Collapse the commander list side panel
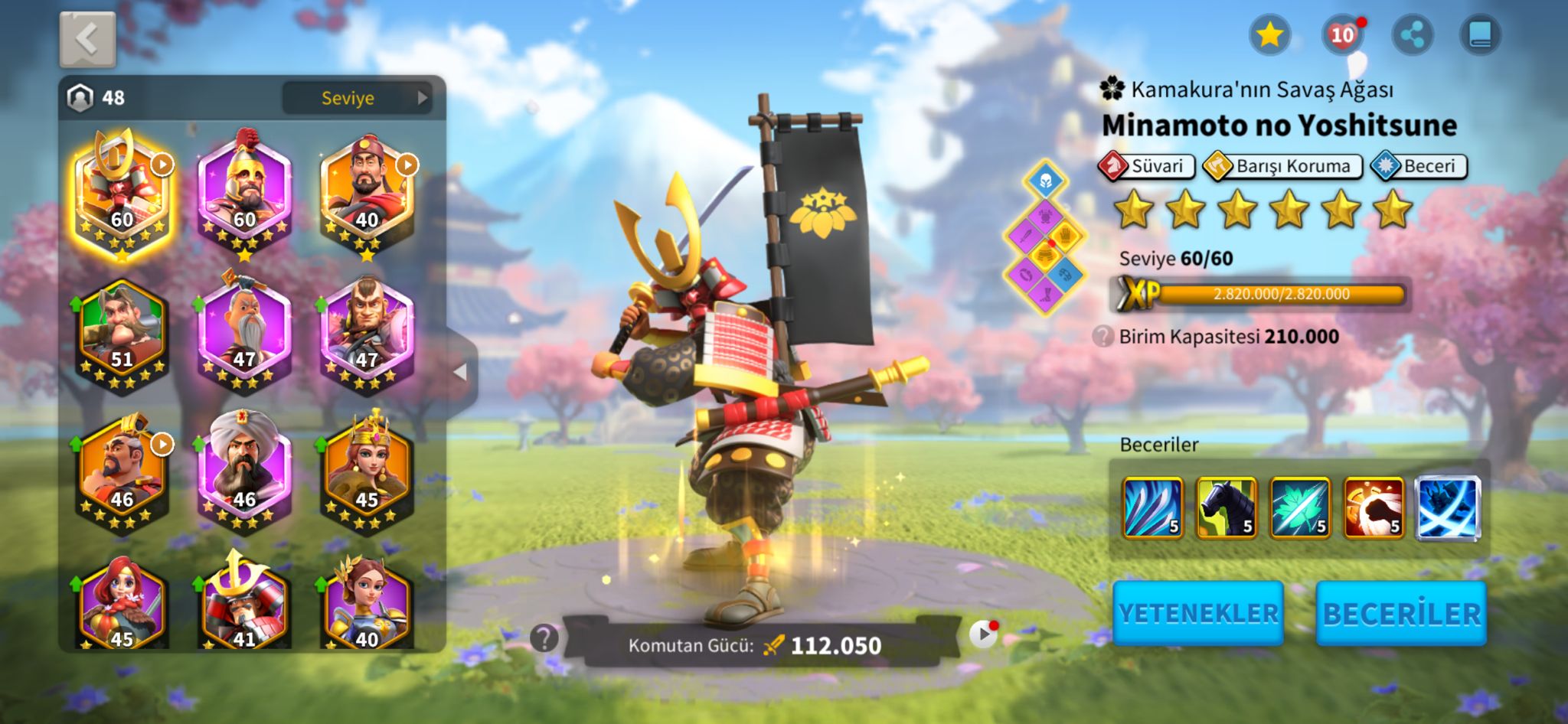The width and height of the screenshot is (1568, 724). (461, 373)
